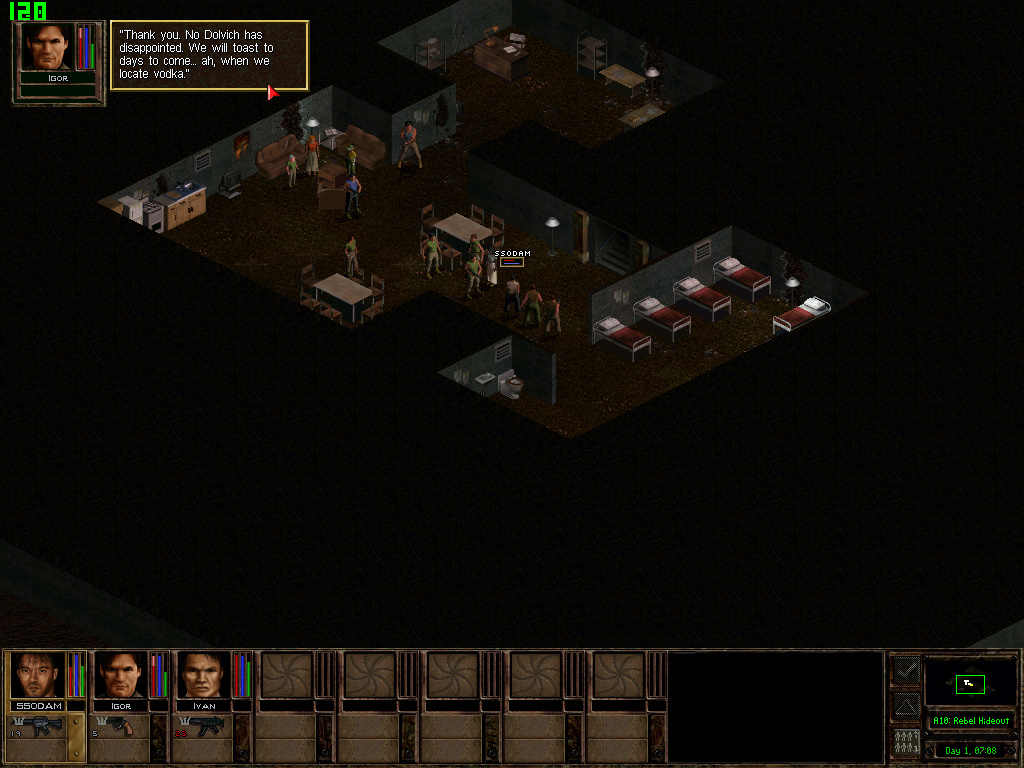Click Ivan's submachine gun hand slot
Image resolution: width=1024 pixels, height=768 pixels.
coord(204,727)
